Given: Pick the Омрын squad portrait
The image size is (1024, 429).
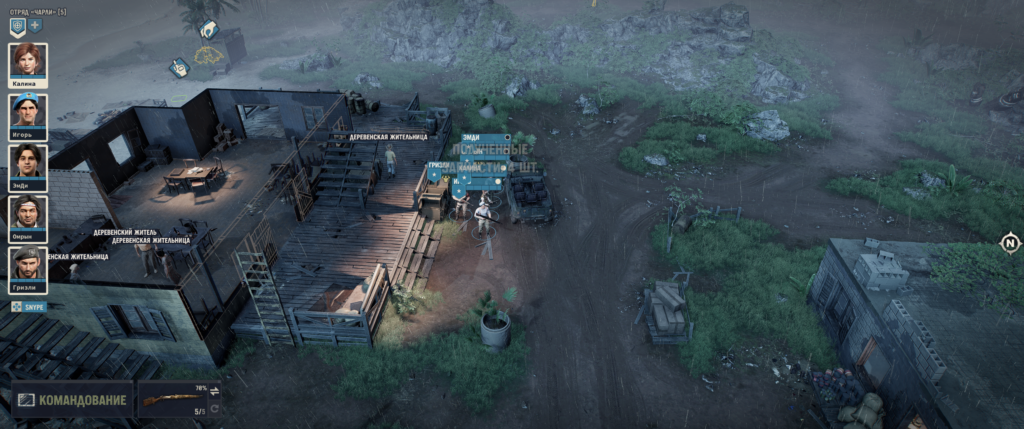Looking at the screenshot, I should (x=28, y=212).
